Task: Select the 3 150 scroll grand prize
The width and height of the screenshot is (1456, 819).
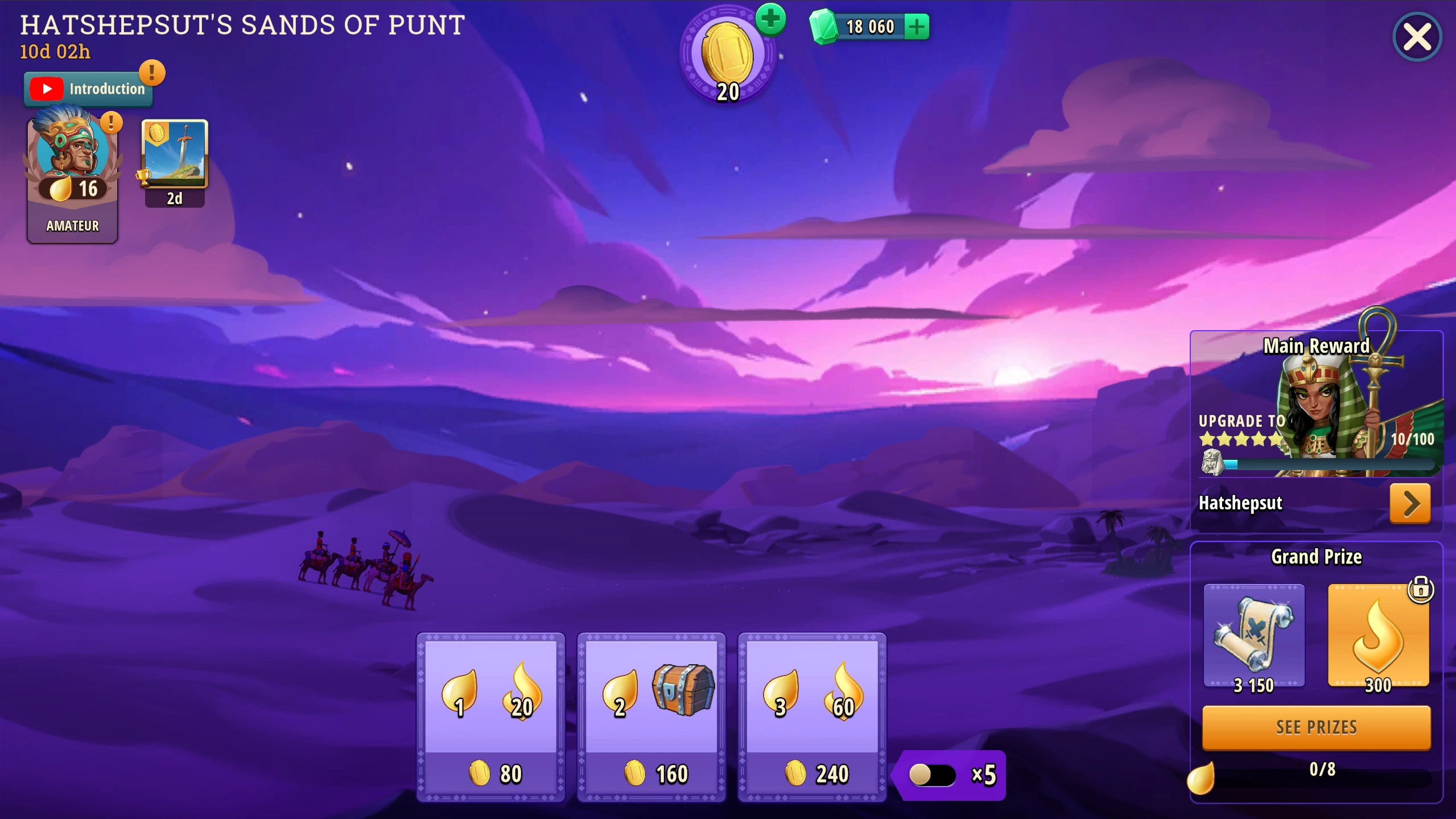Action: point(1253,636)
